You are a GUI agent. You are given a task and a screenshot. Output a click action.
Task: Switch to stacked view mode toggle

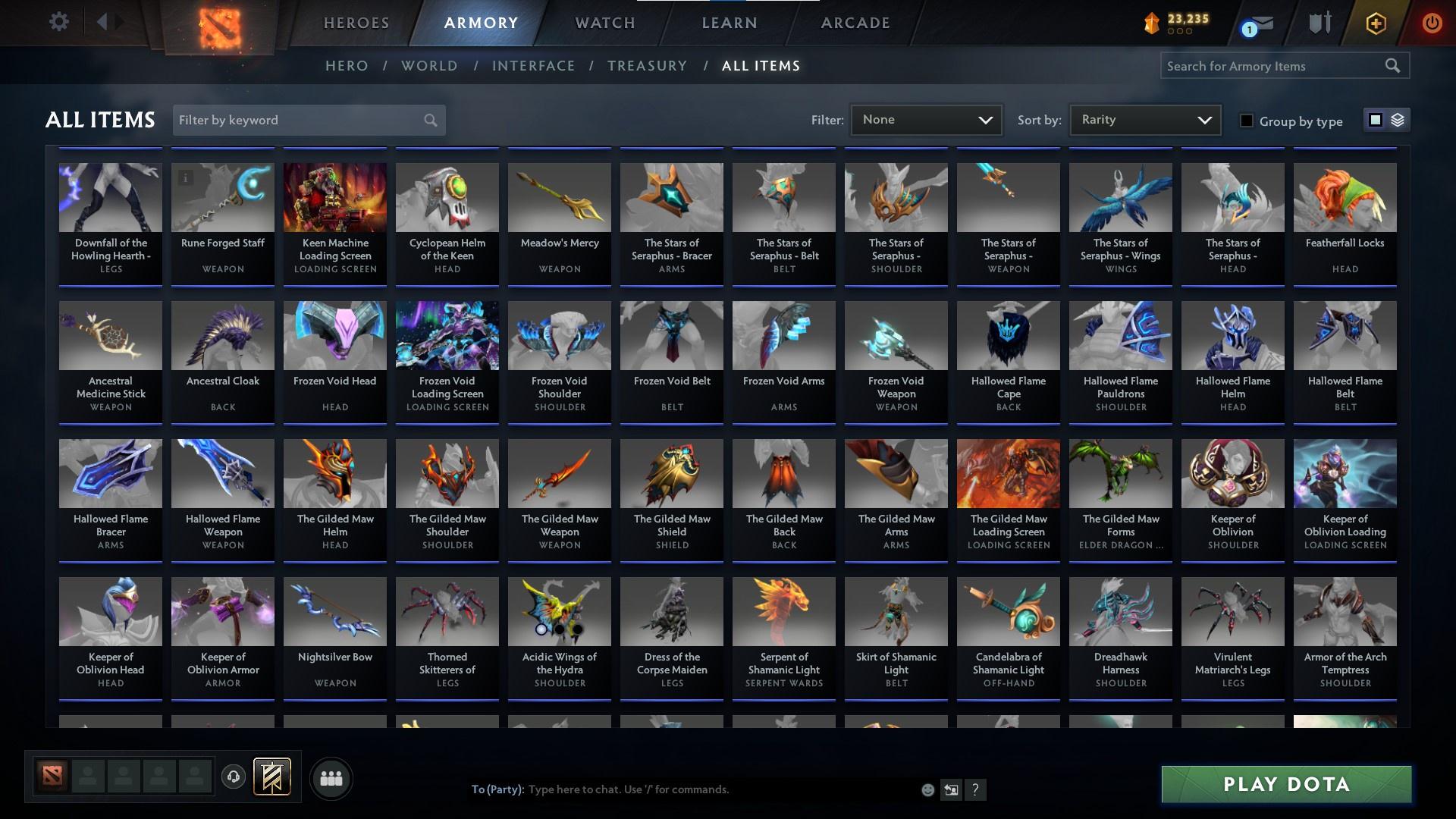[x=1396, y=120]
